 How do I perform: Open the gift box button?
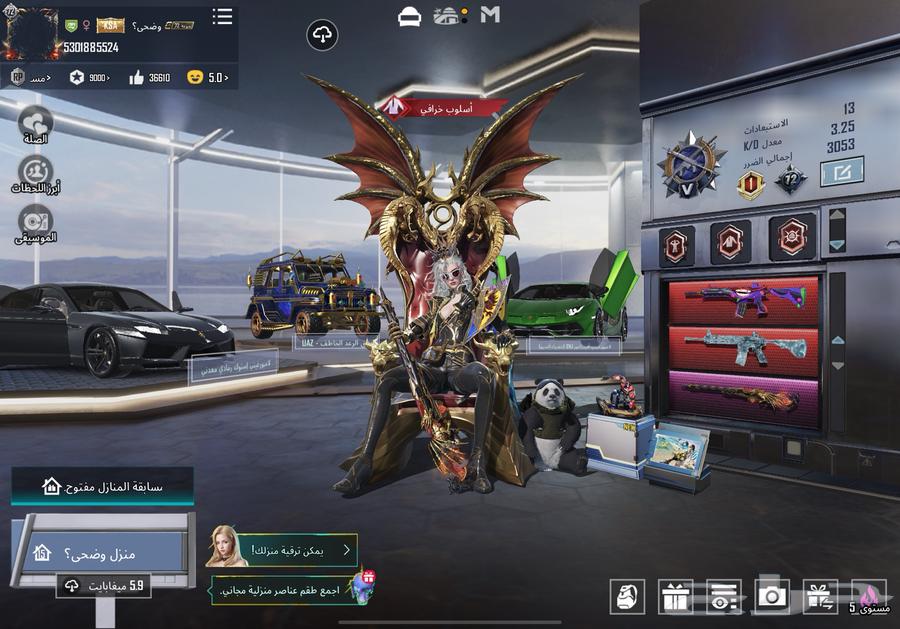[675, 597]
